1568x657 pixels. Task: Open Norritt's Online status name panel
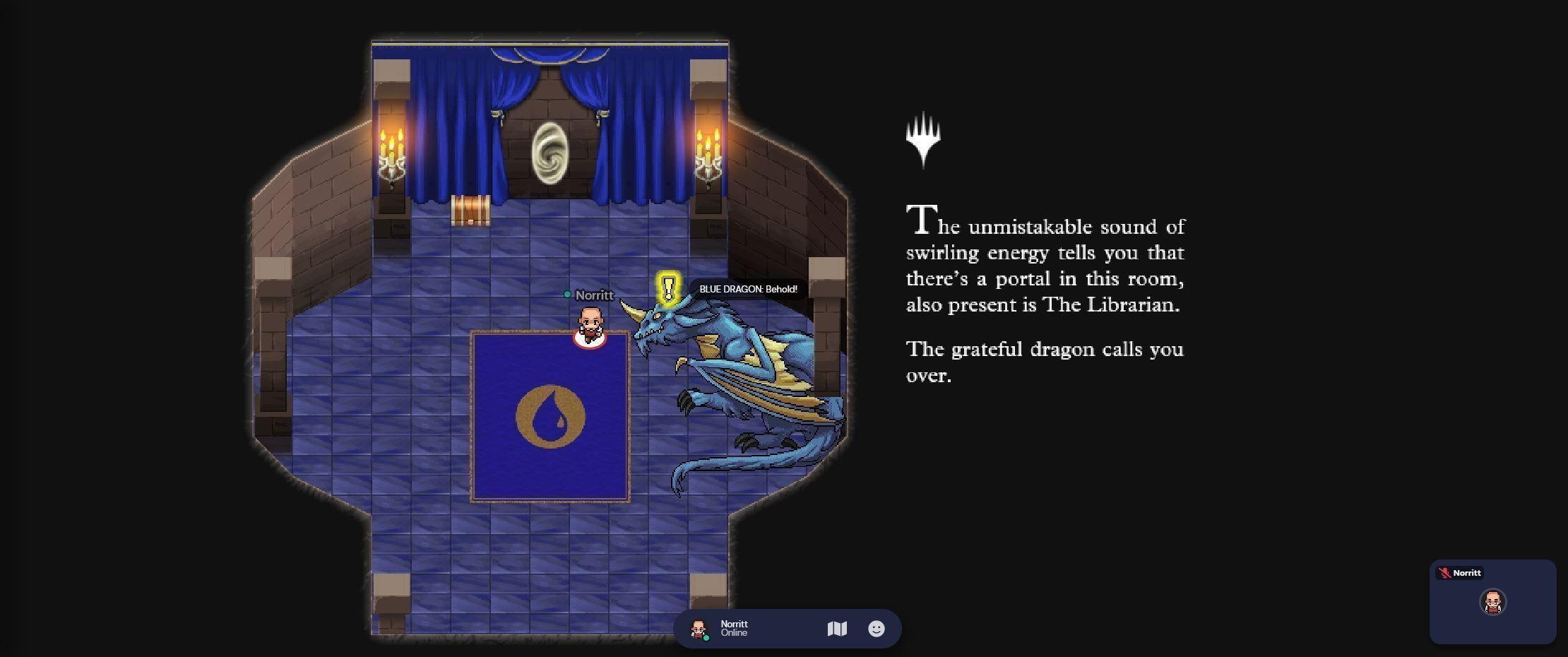pyautogui.click(x=735, y=628)
